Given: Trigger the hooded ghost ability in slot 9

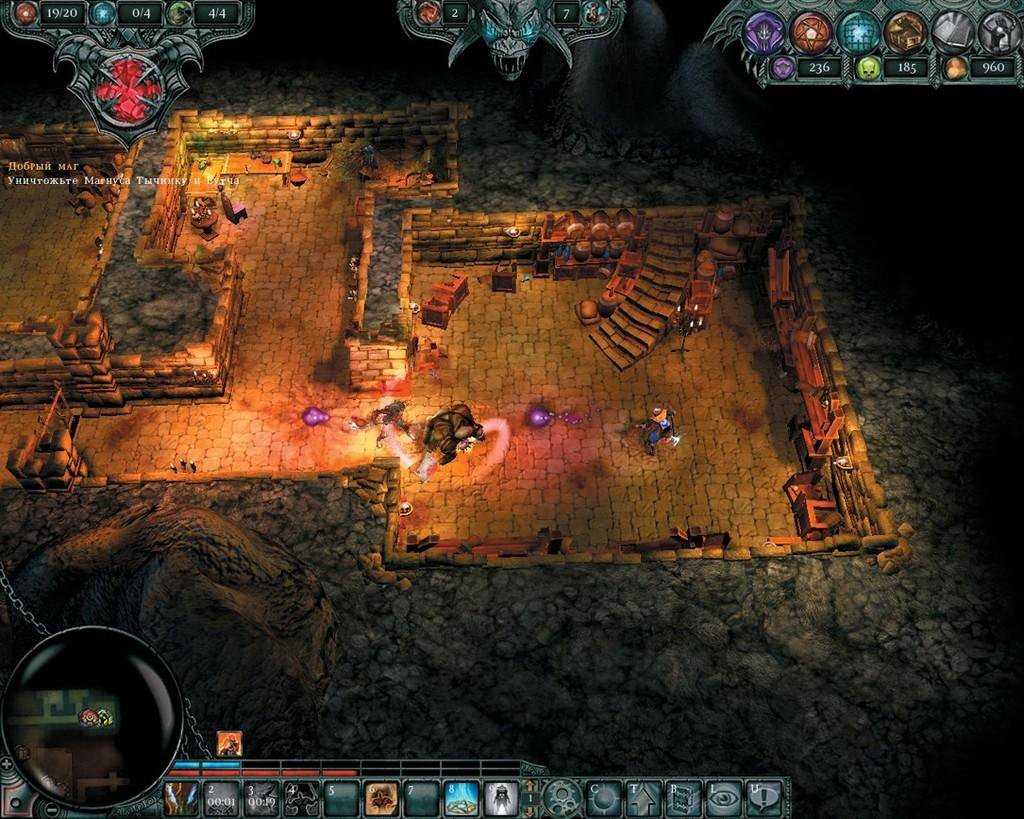Looking at the screenshot, I should tap(500, 798).
